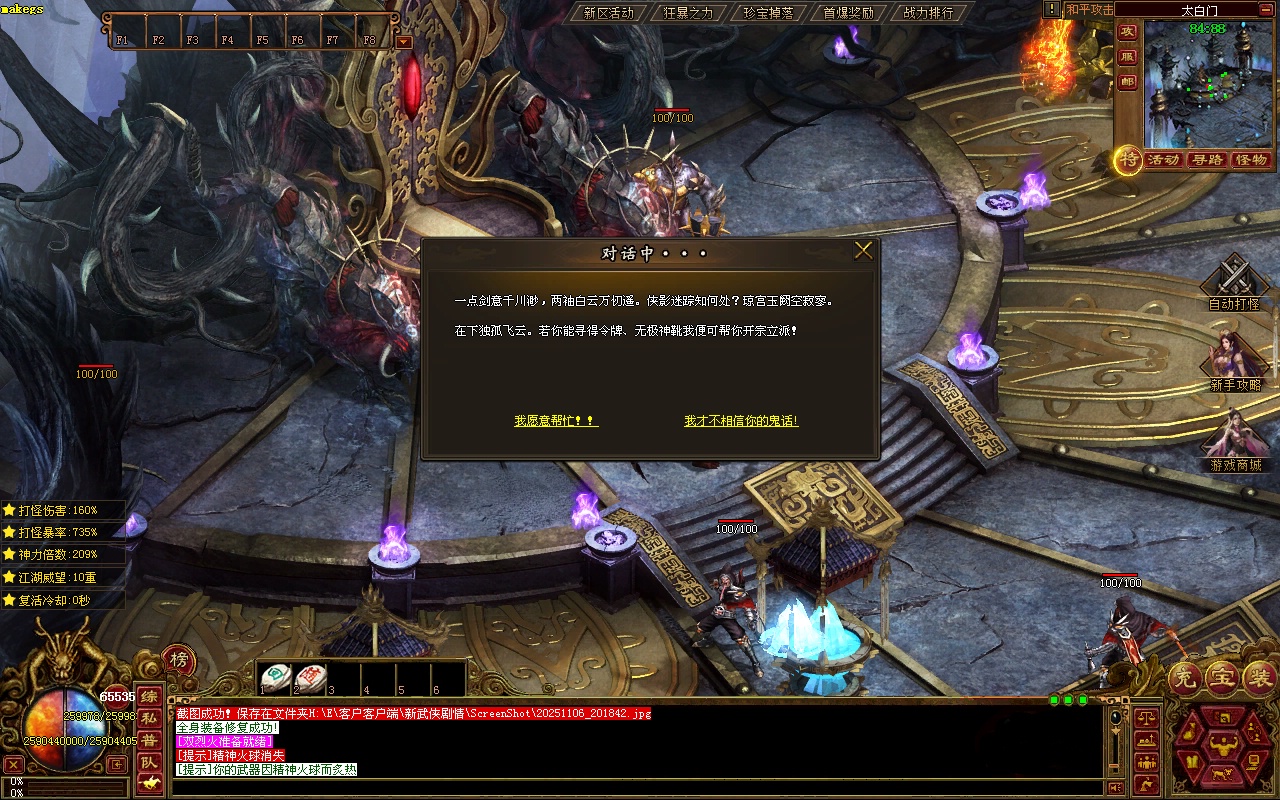Choose the reply 我愿意帮忙!
The width and height of the screenshot is (1280, 800).
[x=556, y=421]
